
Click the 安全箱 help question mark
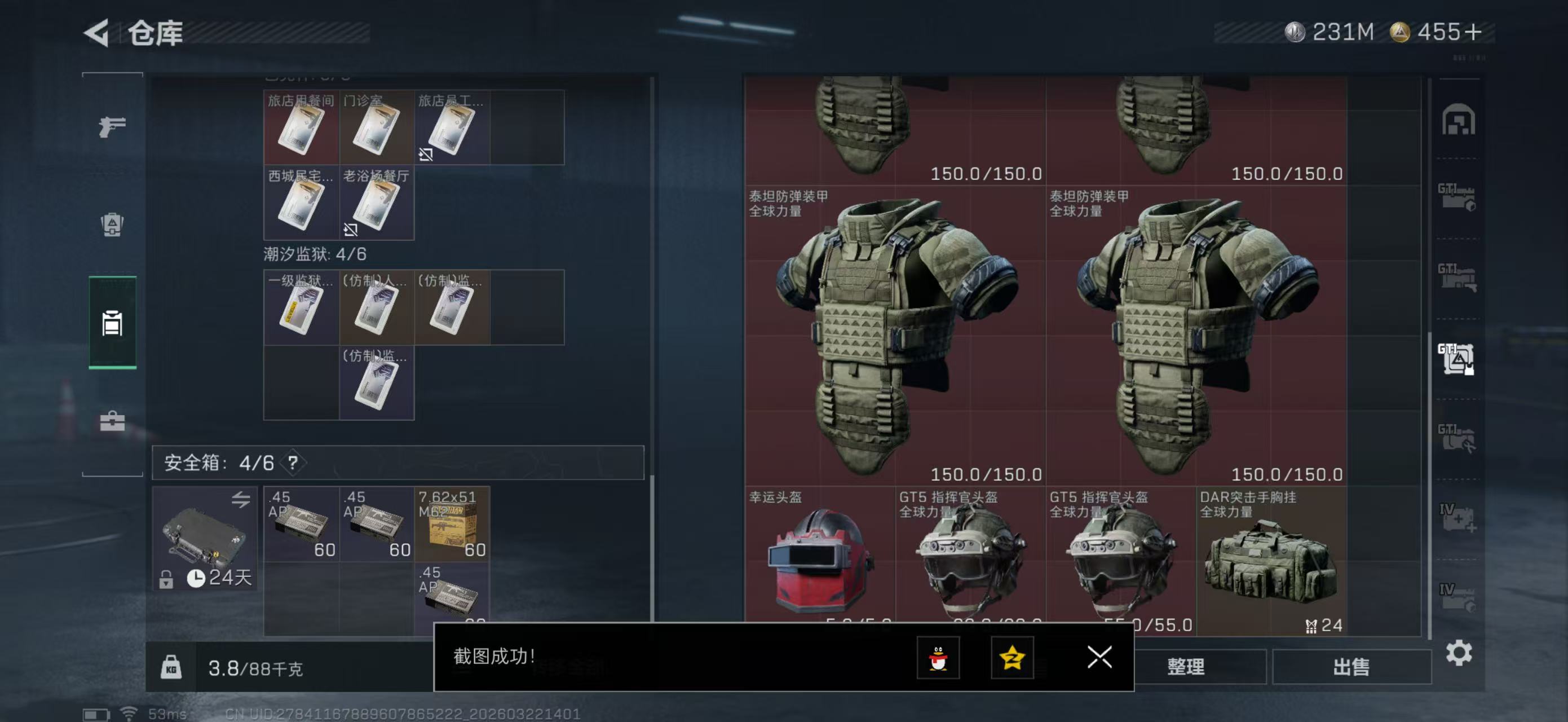293,463
